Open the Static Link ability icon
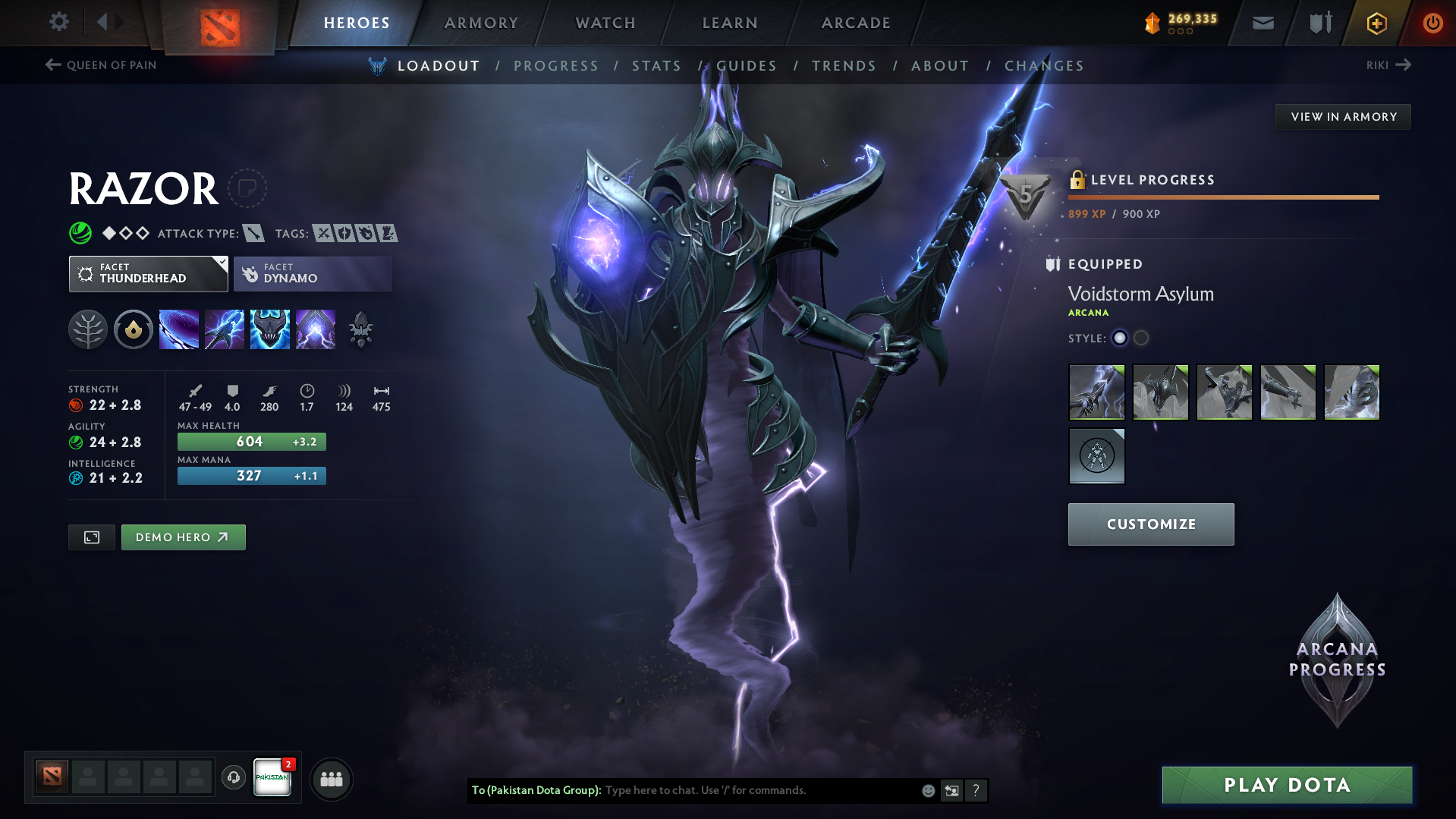Screen dimensions: 1456x819 point(225,329)
